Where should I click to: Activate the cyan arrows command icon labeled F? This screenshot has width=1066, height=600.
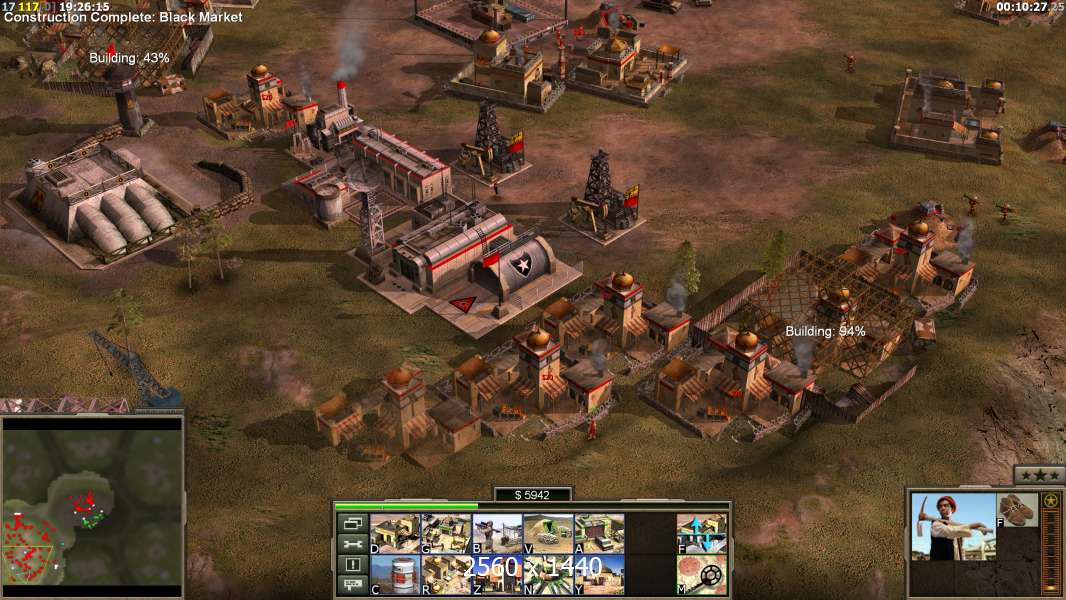[702, 533]
